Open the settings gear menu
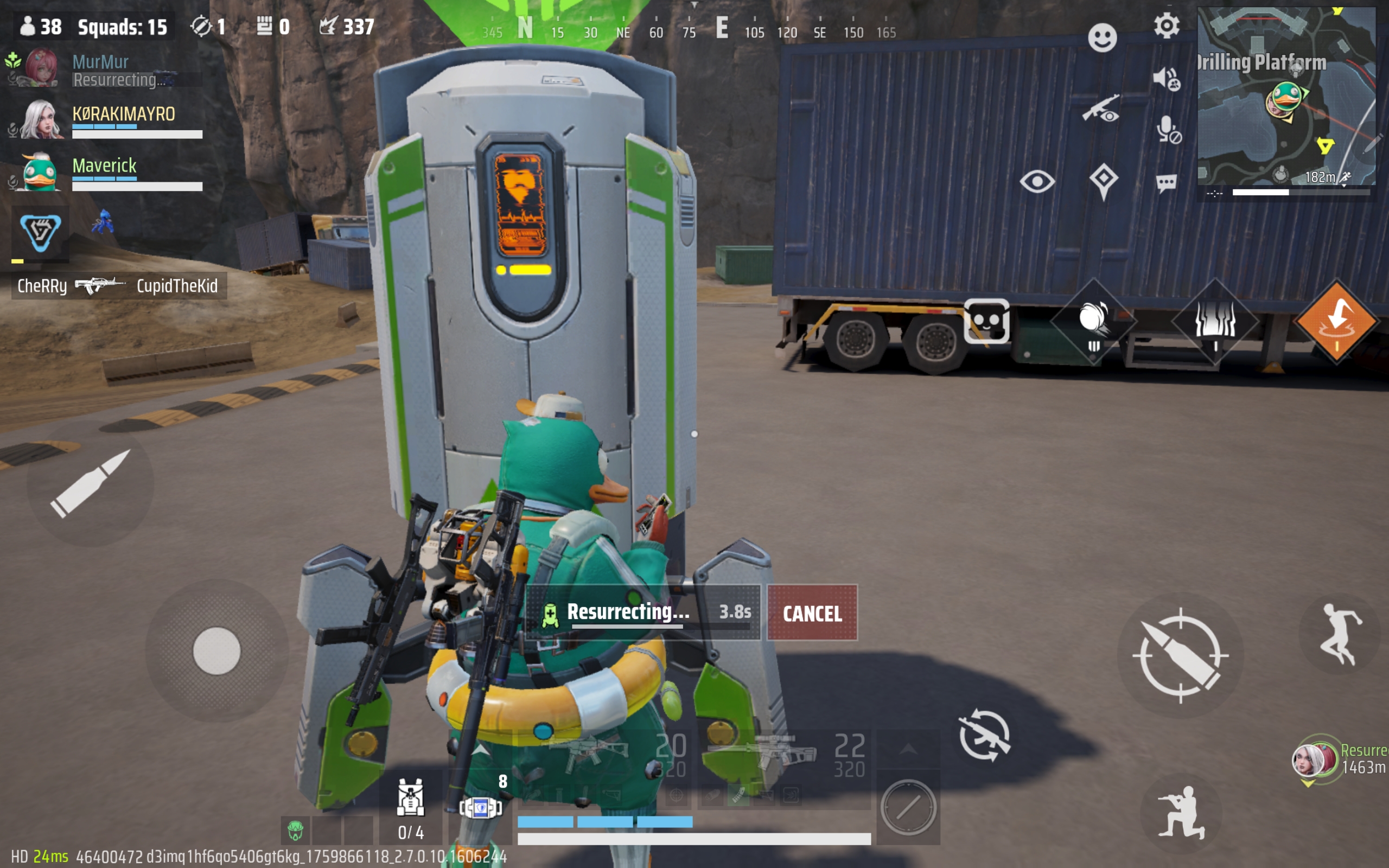The image size is (1389, 868). [1167, 26]
